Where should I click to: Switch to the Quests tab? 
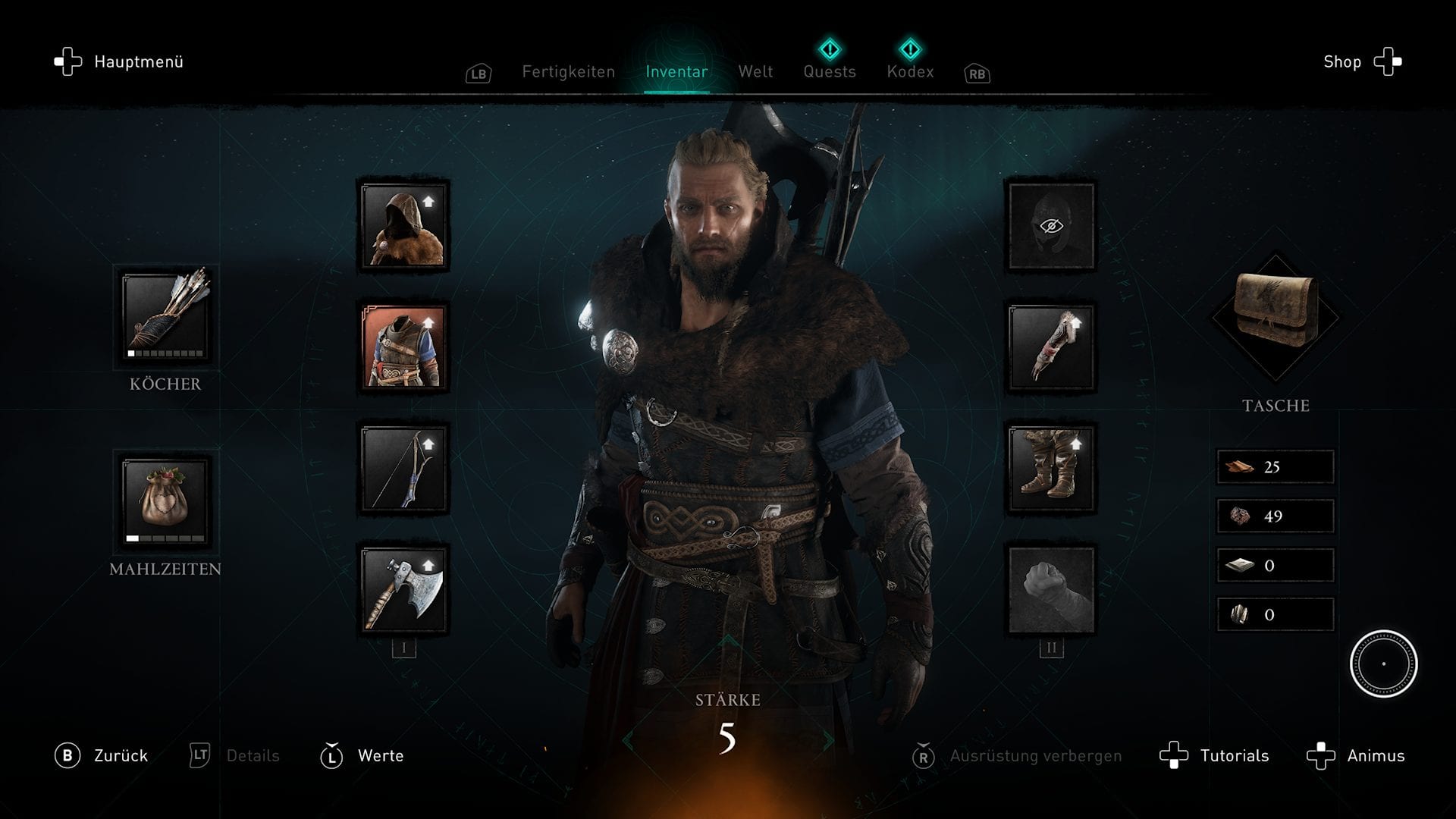pos(830,72)
